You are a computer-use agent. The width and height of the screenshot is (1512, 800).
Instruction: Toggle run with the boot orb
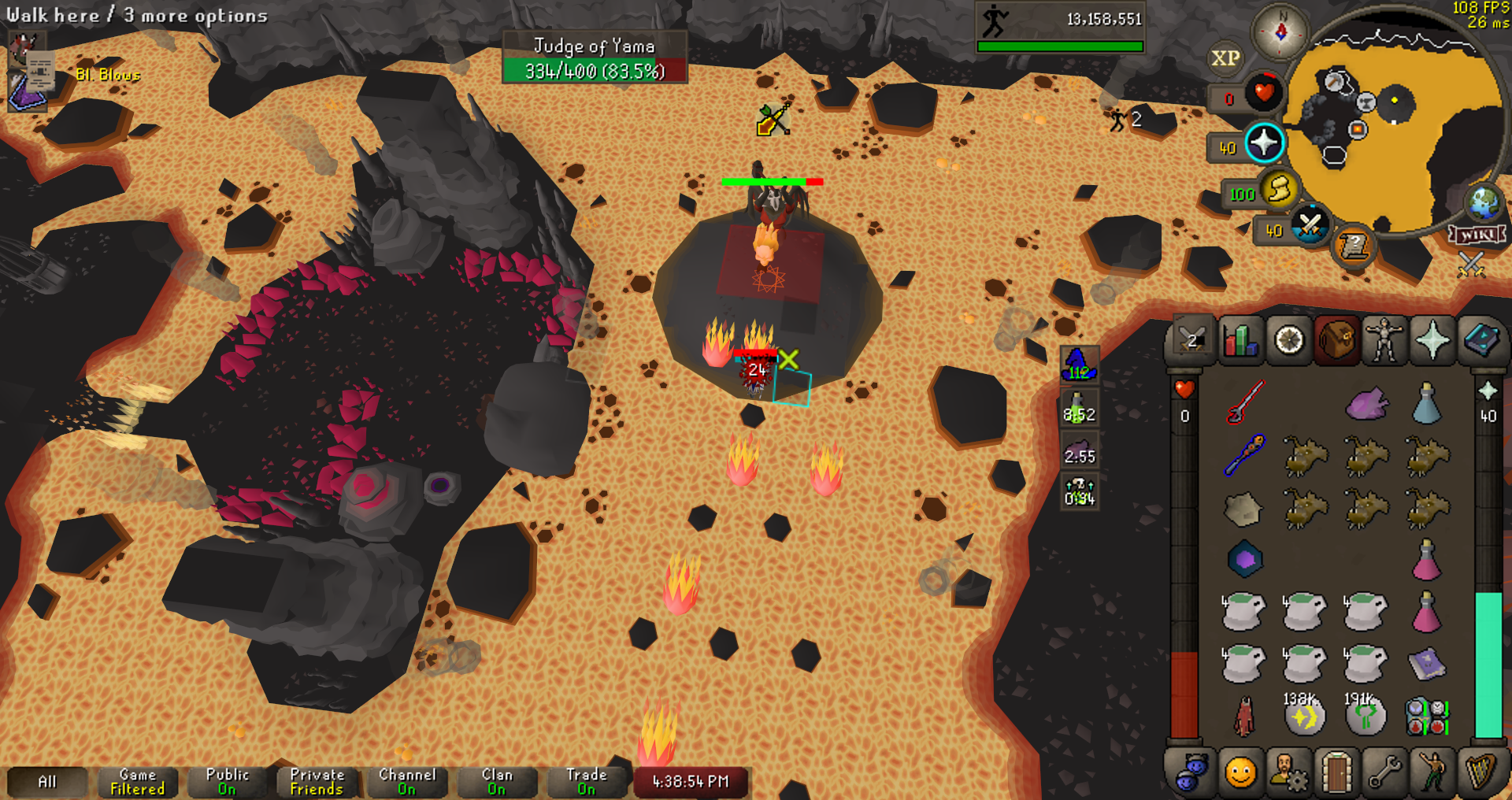pyautogui.click(x=1280, y=190)
